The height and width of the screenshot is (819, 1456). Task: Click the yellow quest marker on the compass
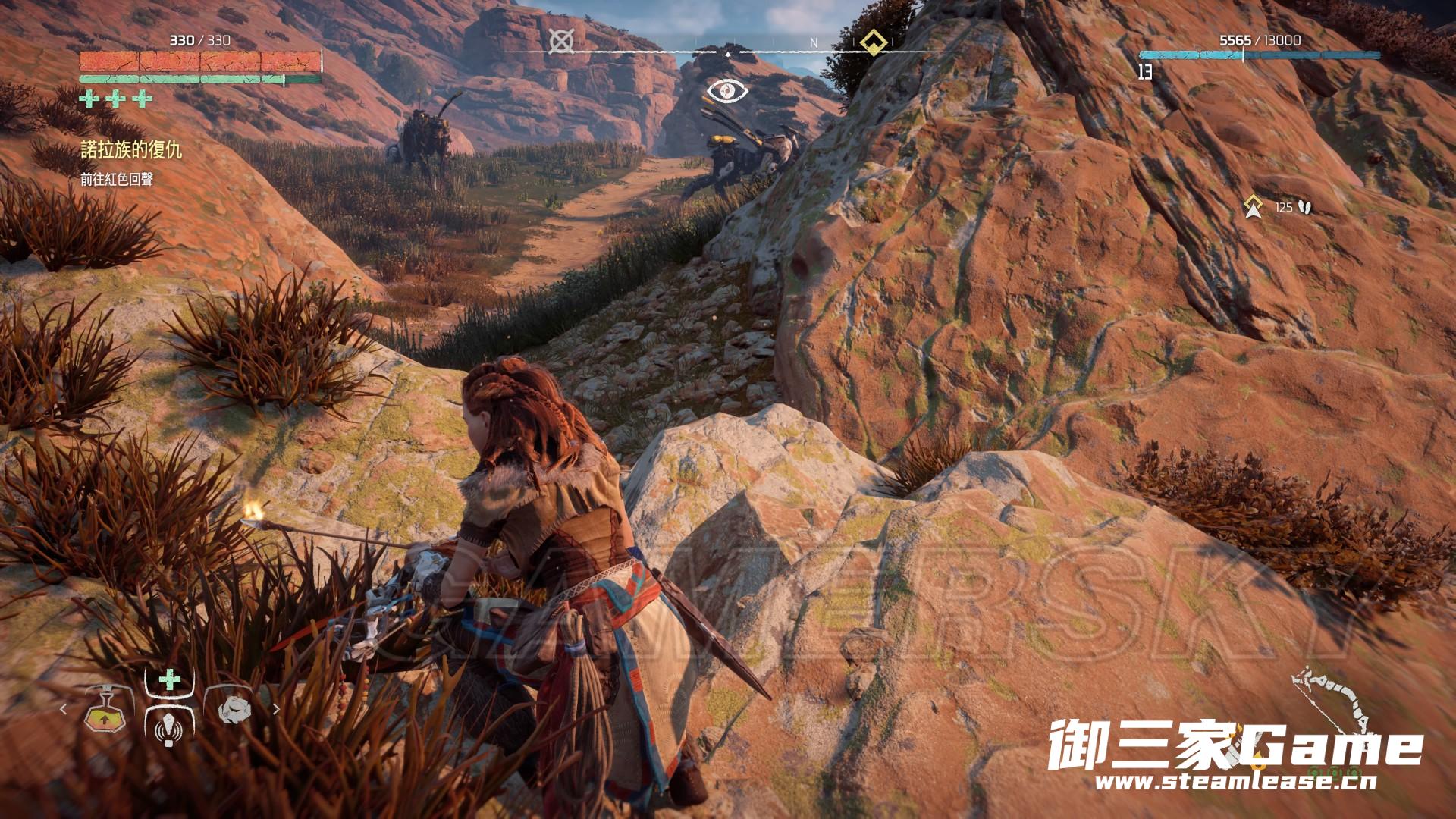(874, 42)
